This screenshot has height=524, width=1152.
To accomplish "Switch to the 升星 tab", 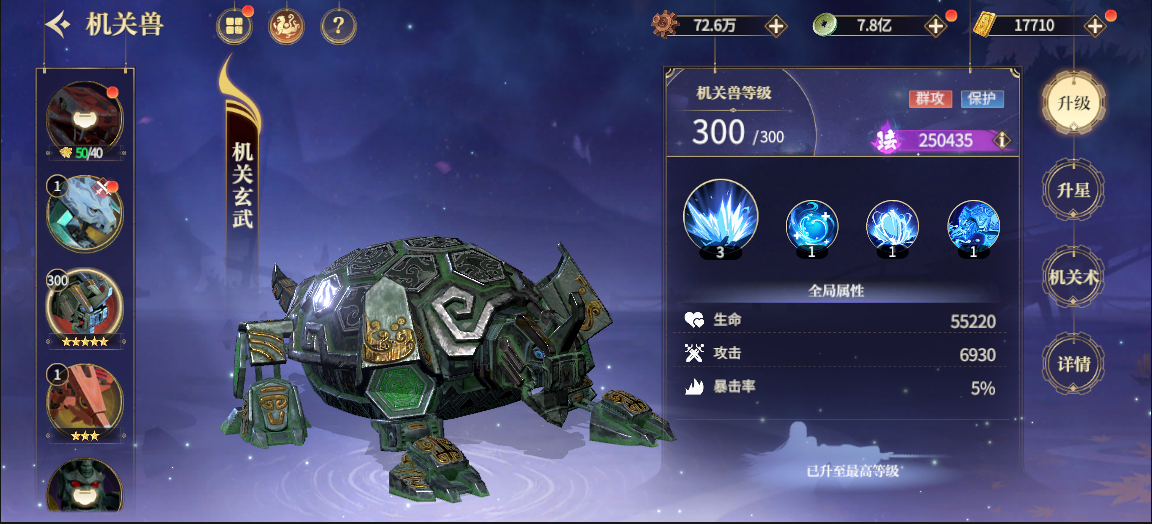I will [x=1073, y=190].
